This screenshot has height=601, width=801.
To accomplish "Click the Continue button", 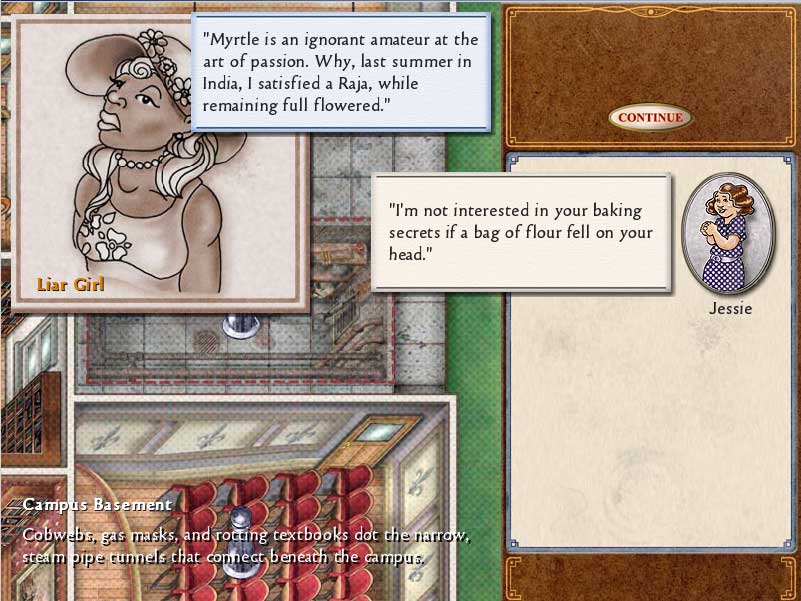I will pyautogui.click(x=650, y=118).
